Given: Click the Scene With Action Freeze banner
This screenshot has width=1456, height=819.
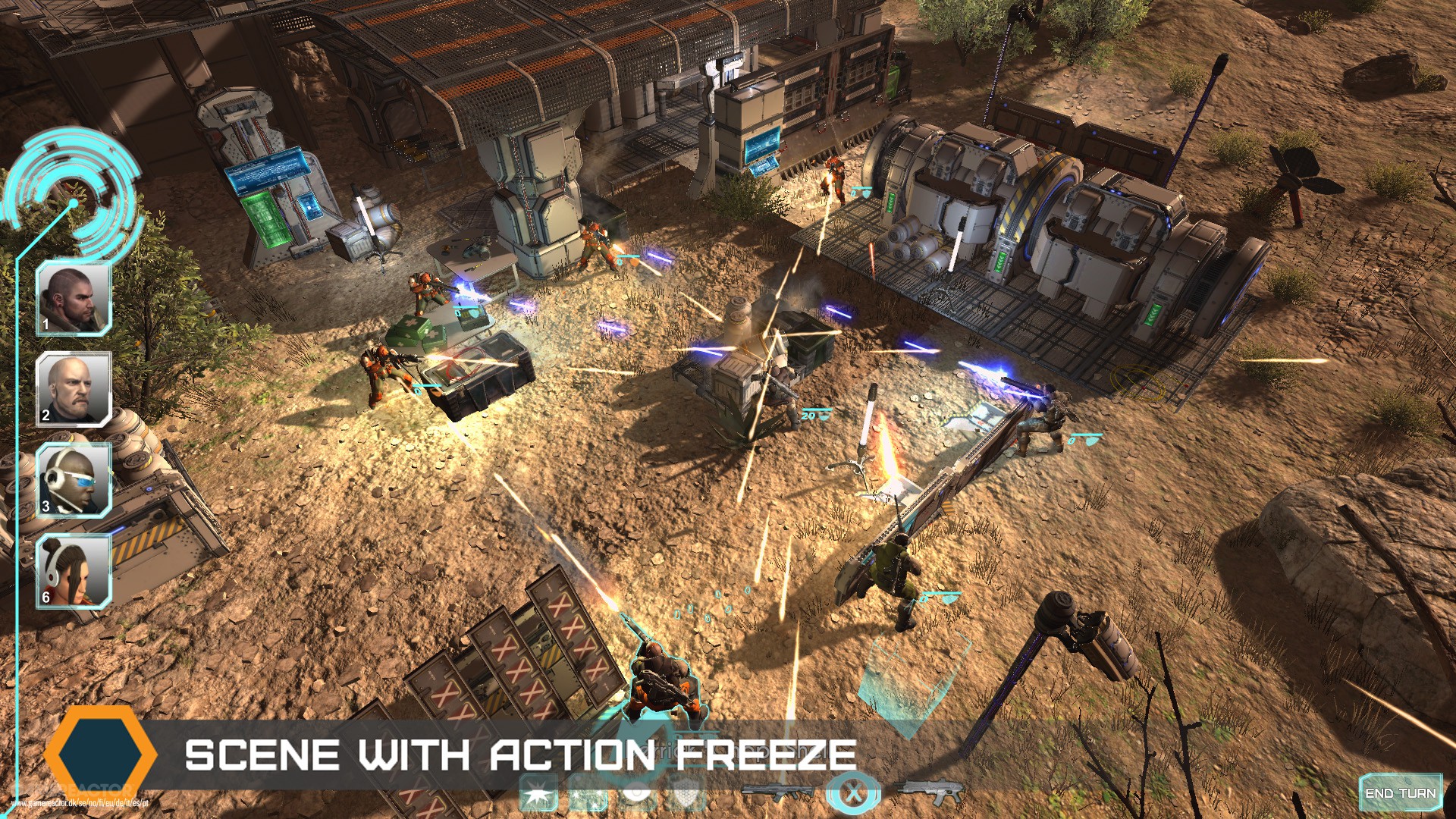Looking at the screenshot, I should (x=523, y=755).
